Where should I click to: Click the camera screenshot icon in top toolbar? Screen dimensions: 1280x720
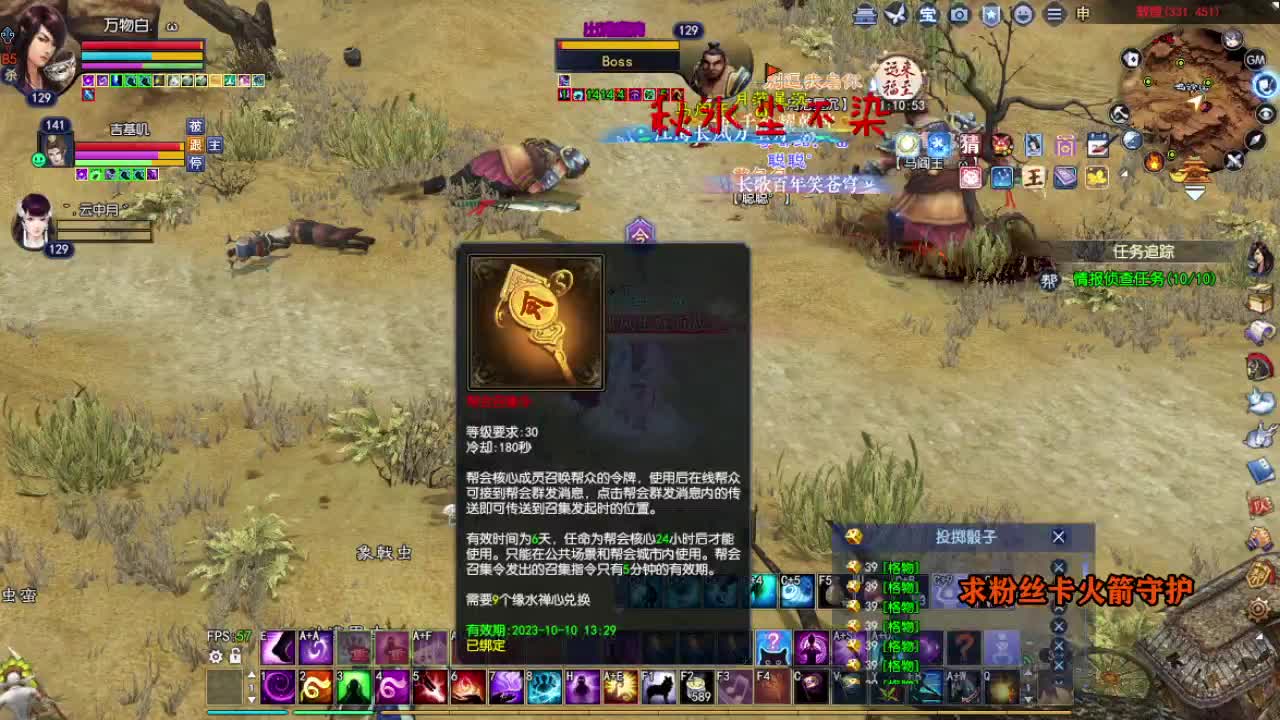(x=958, y=16)
